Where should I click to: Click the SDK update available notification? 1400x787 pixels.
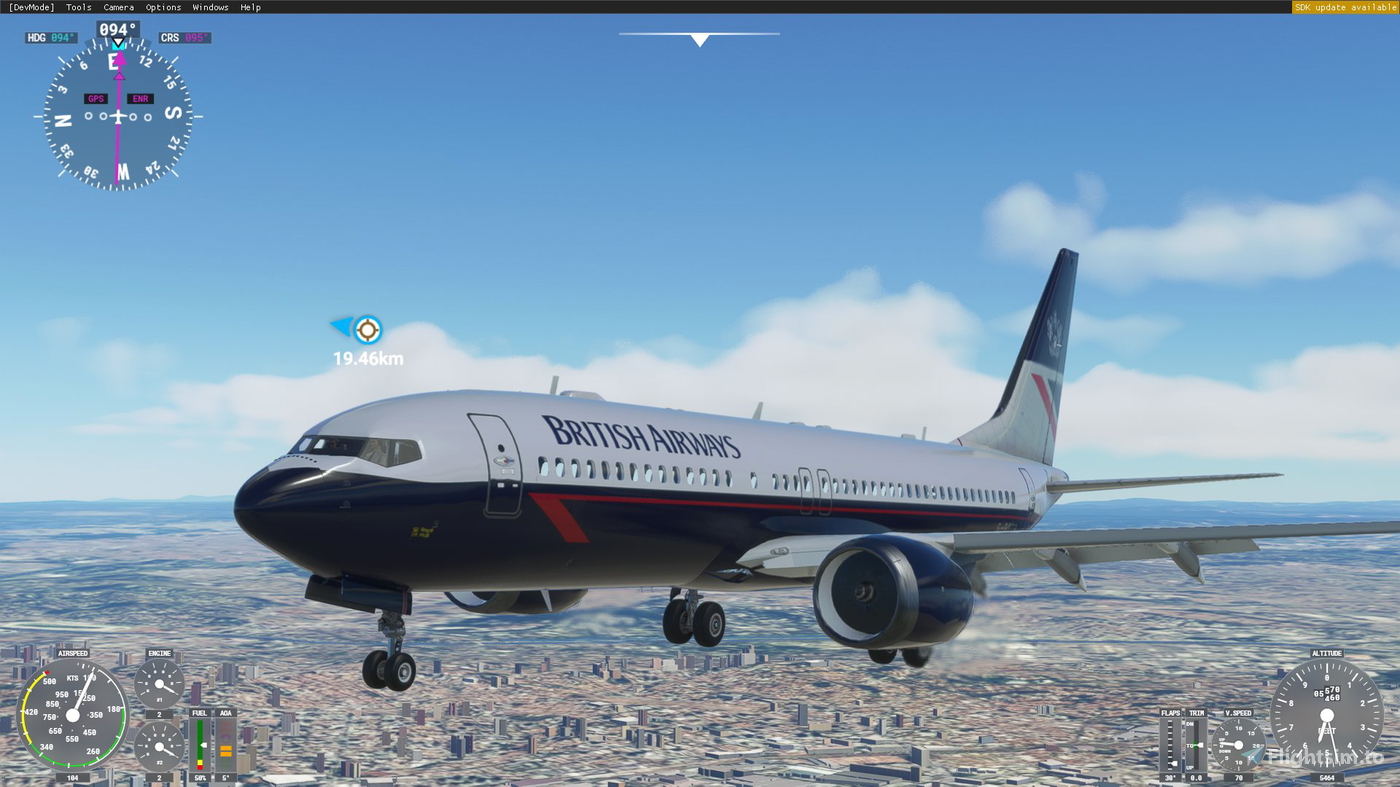1344,6
